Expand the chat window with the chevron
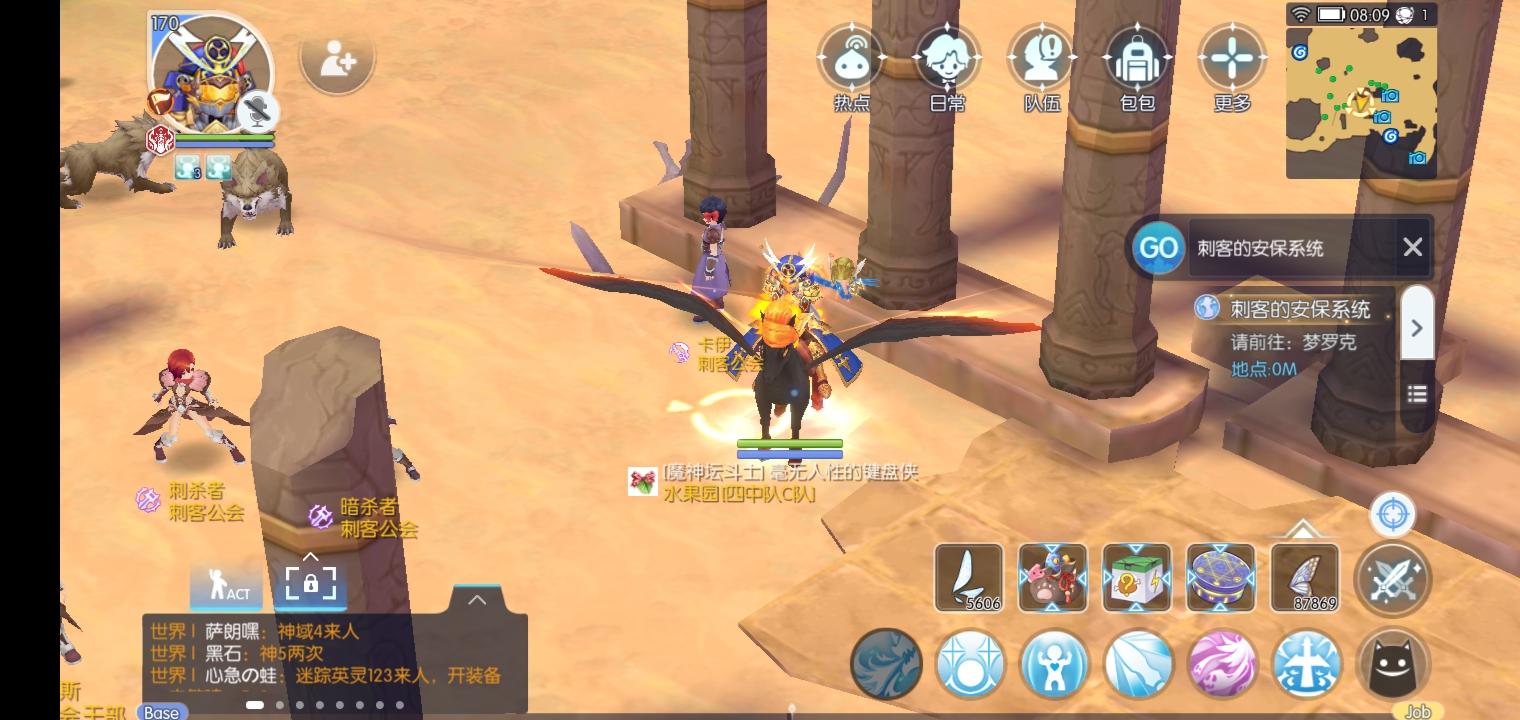1520x720 pixels. (x=477, y=598)
